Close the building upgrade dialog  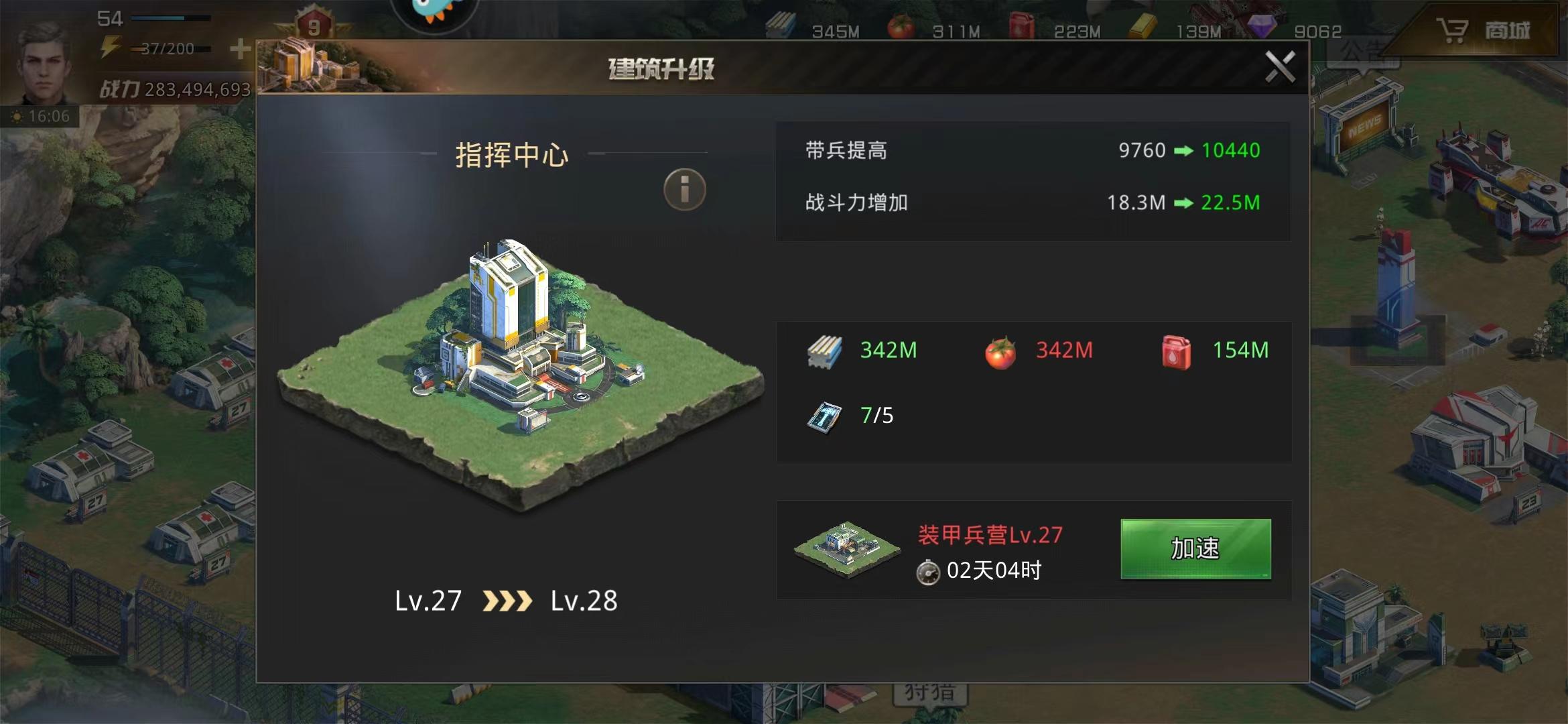[1279, 67]
